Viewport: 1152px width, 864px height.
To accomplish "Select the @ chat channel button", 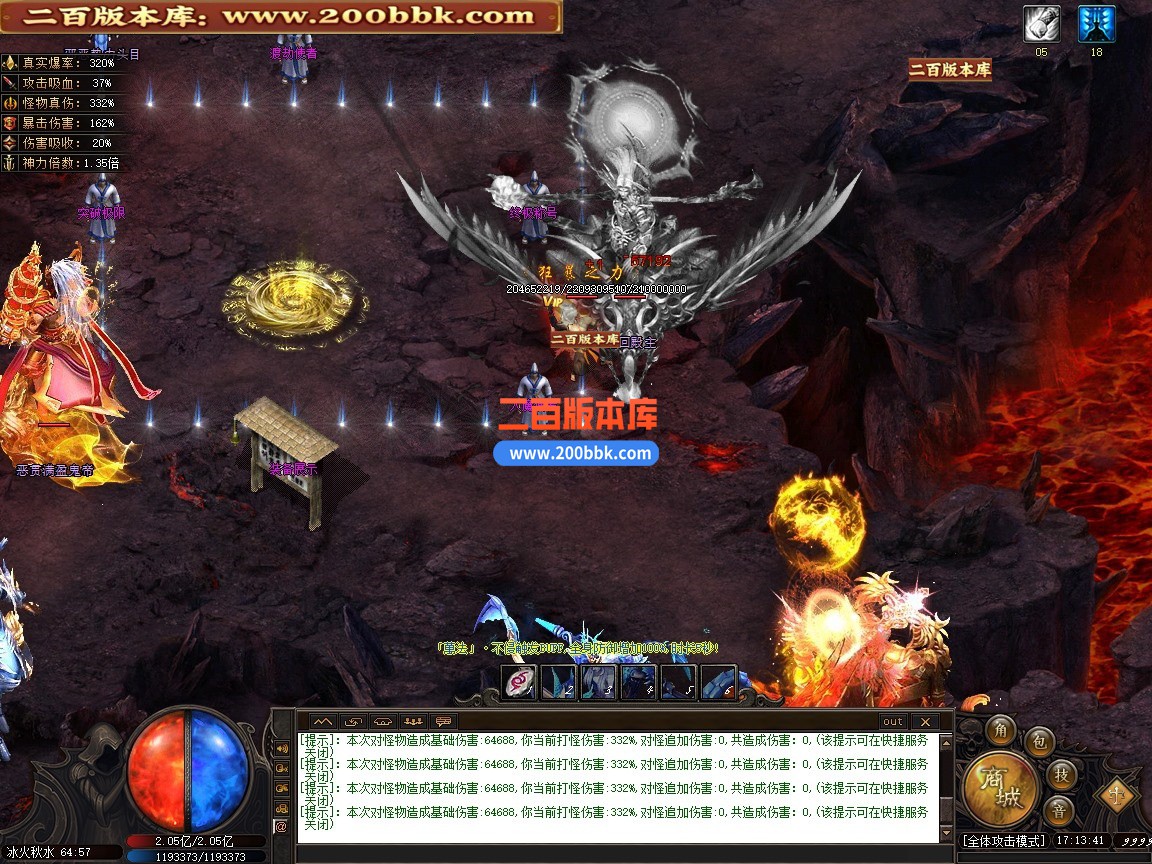I will click(x=281, y=827).
